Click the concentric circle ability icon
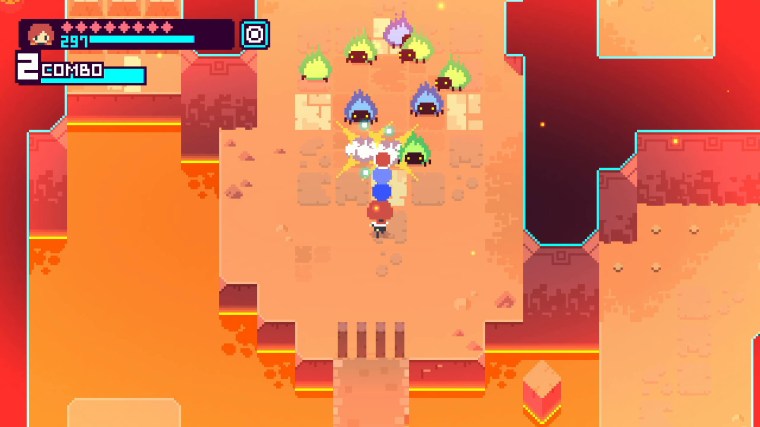Viewport: 760px width, 427px height. point(254,35)
